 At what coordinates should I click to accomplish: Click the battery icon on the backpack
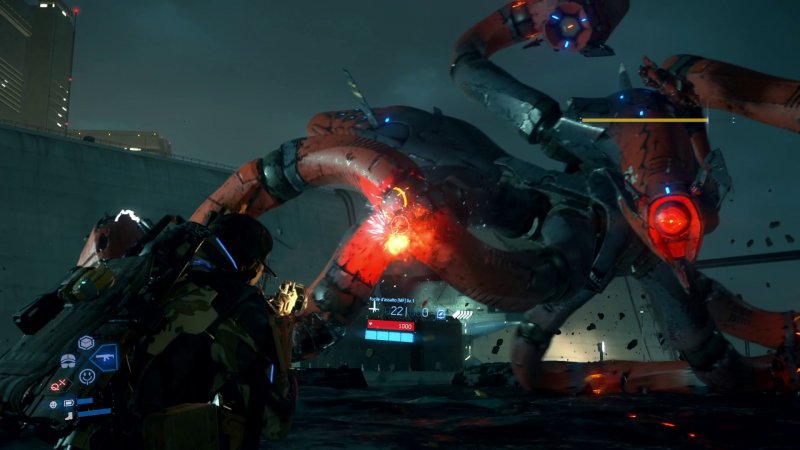point(69,403)
